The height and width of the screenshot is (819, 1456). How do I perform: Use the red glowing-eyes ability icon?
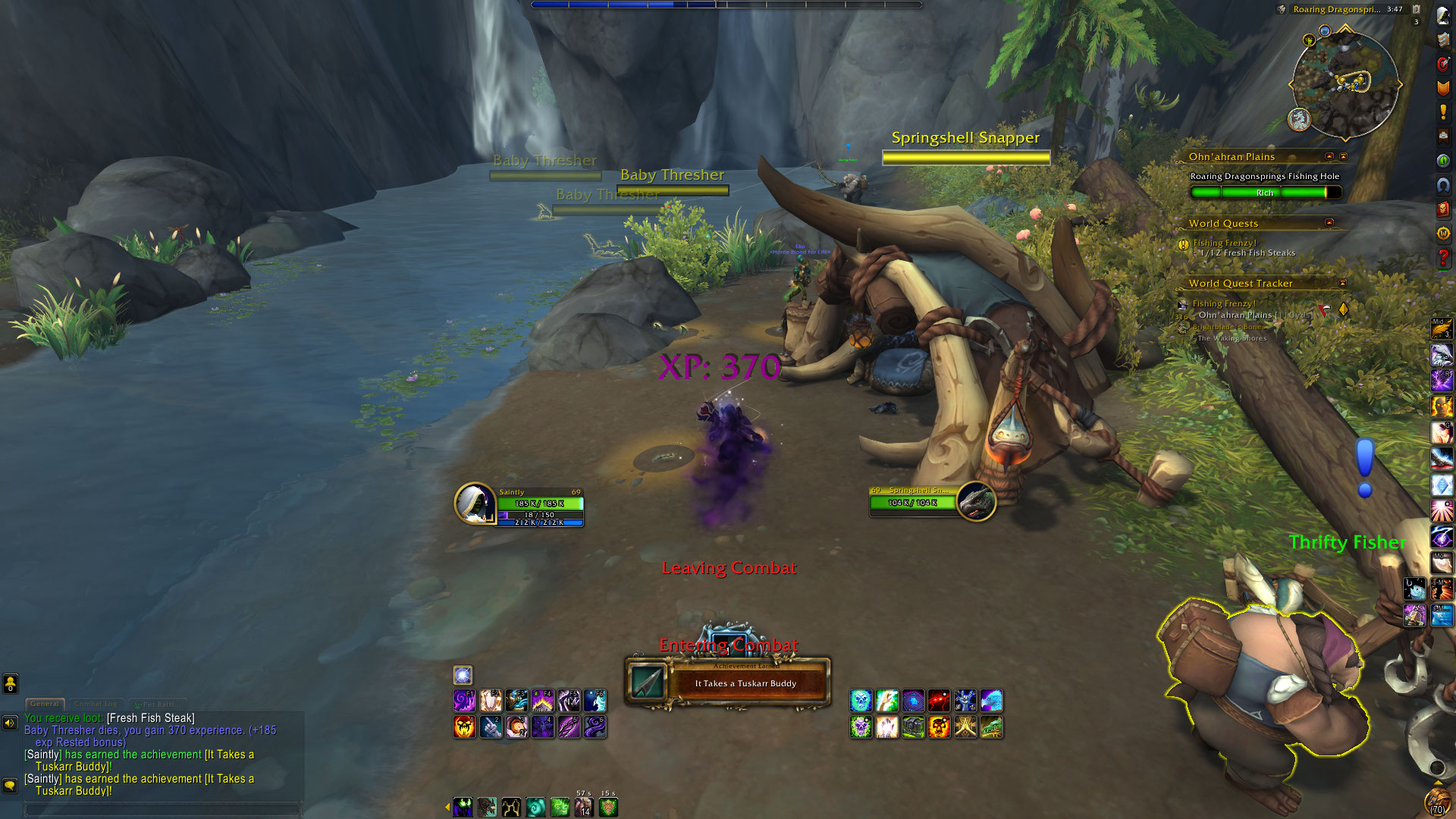(939, 700)
